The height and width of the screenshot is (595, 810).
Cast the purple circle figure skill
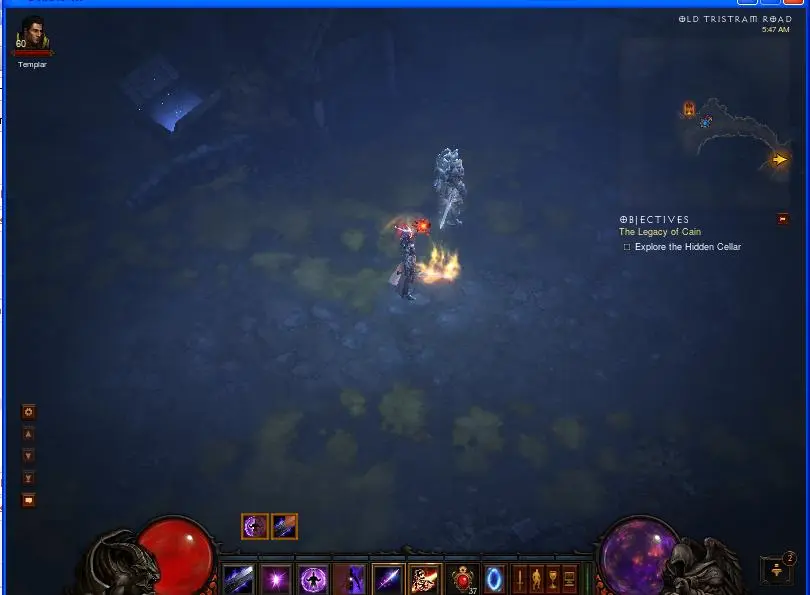click(313, 578)
